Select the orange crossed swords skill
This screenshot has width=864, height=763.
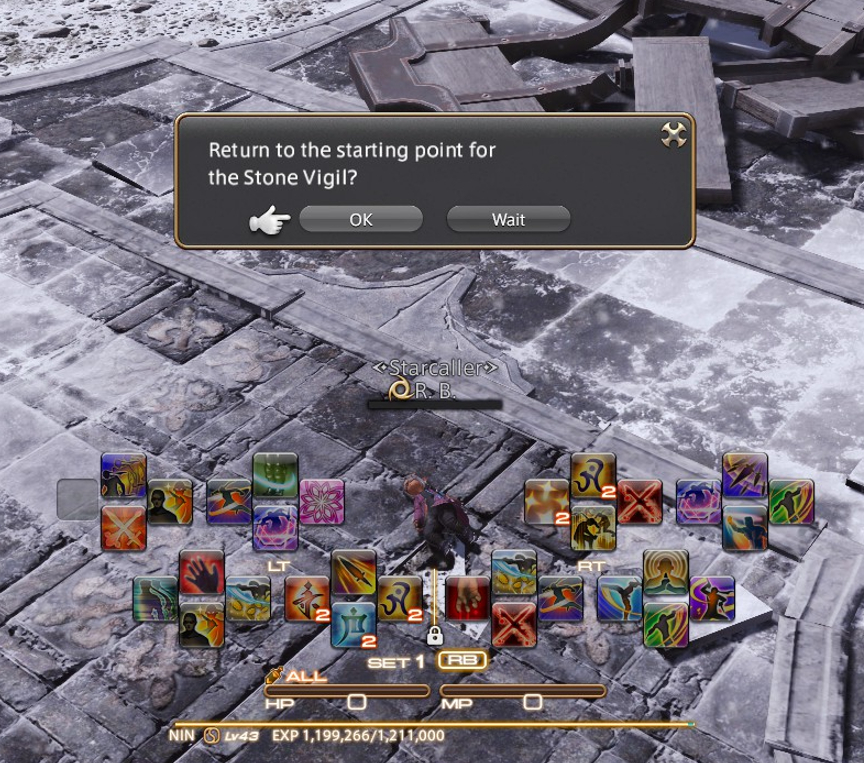point(124,528)
